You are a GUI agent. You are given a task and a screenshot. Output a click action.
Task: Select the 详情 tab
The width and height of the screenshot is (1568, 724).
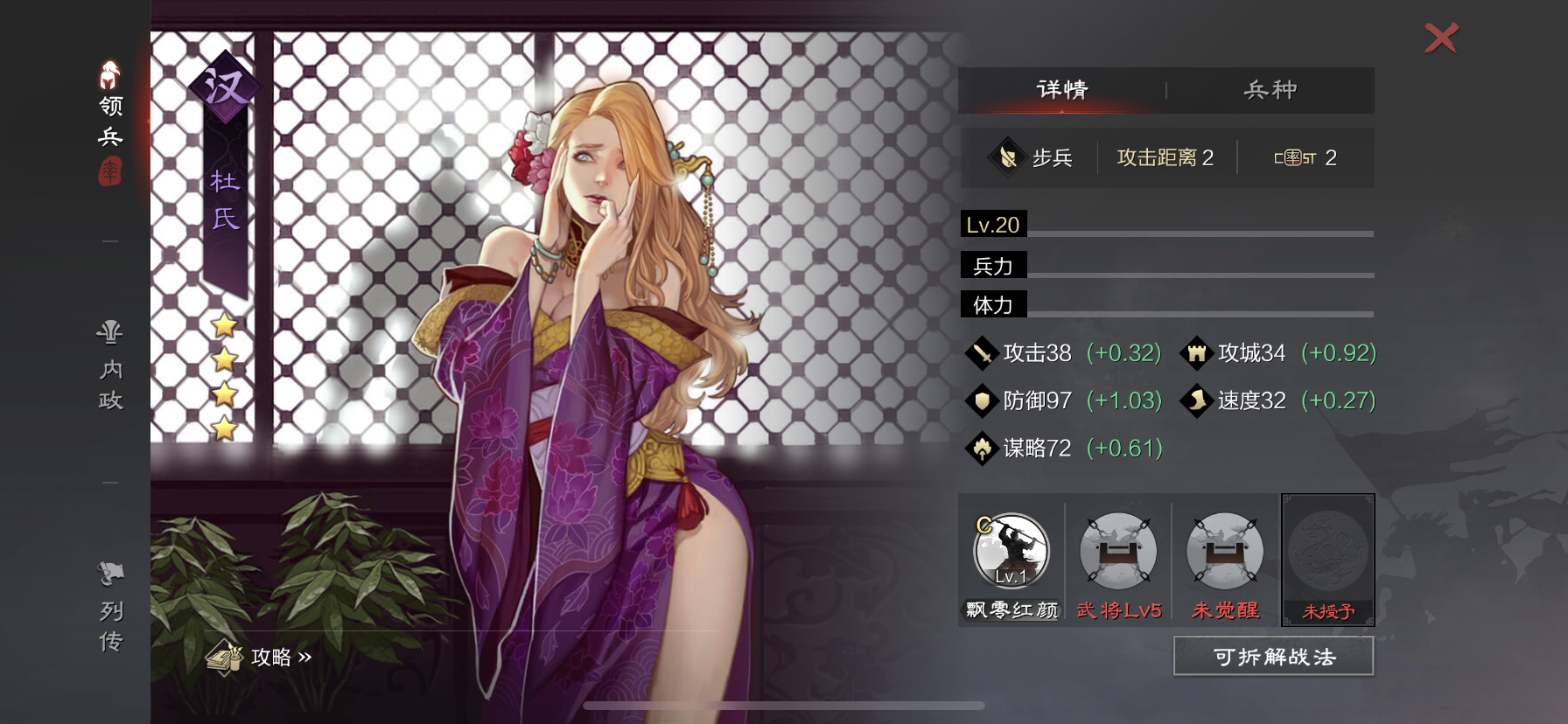coord(1061,90)
